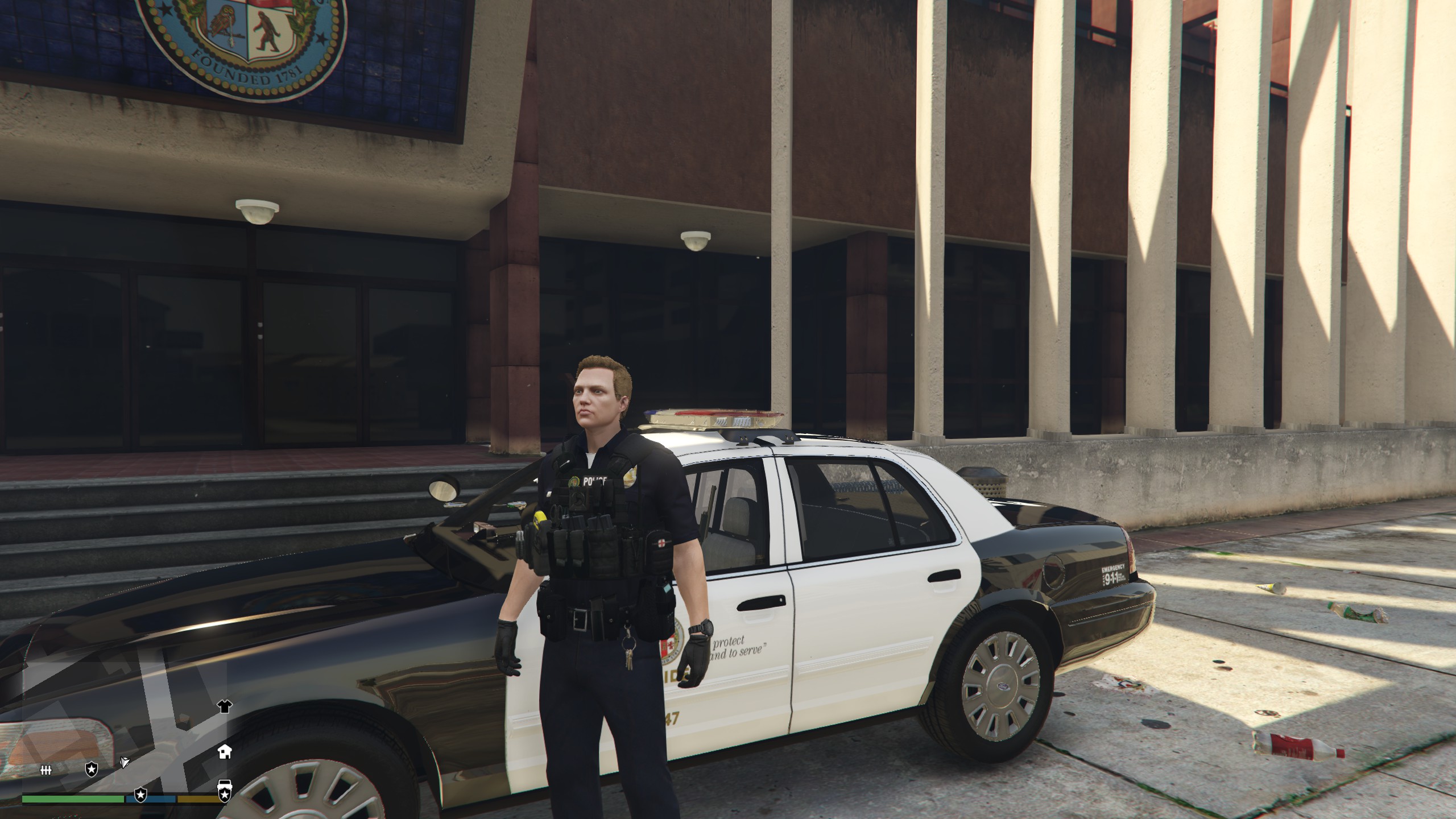Select the jail bars blip on the minimap
This screenshot has height=819, width=1456.
tap(46, 770)
